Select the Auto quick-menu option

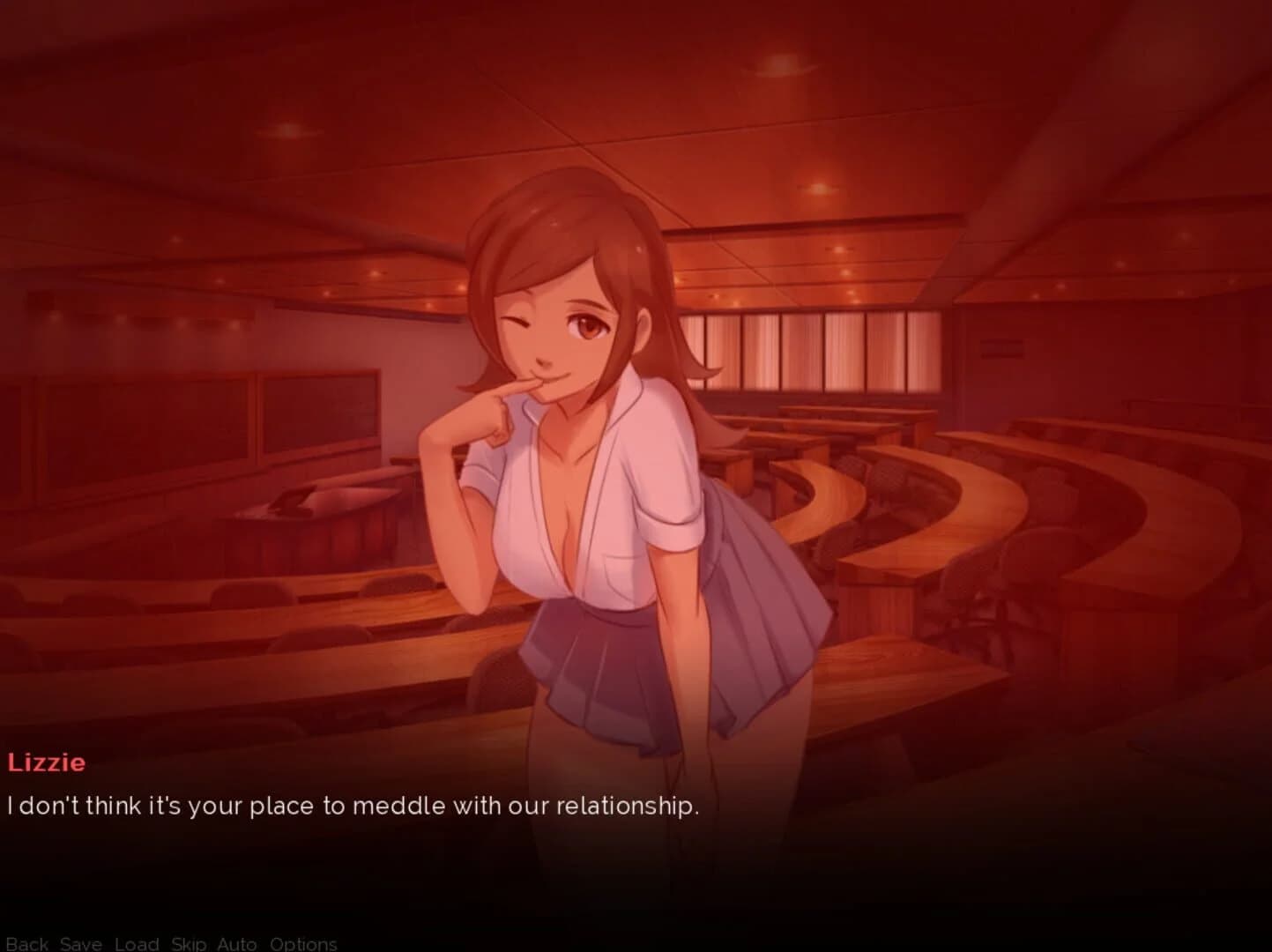(234, 943)
